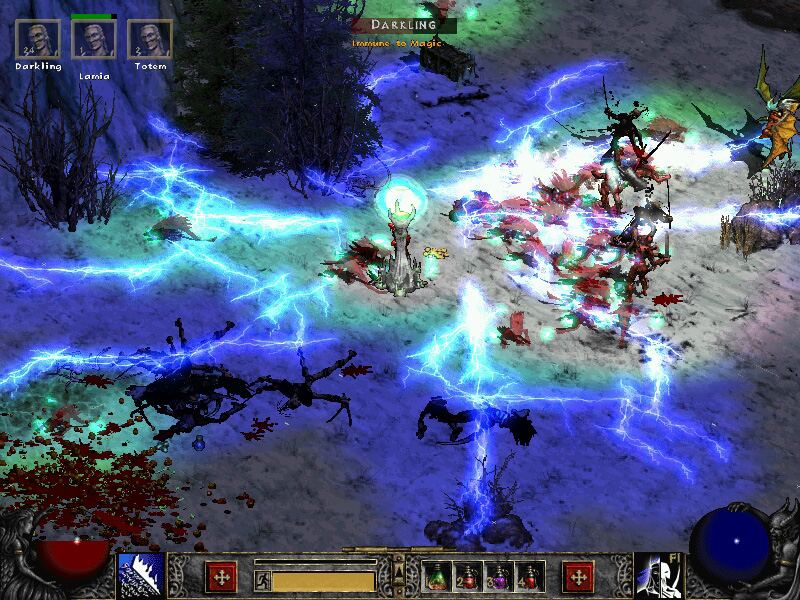Select the Totem minion portrait
800x600 pixels.
[150, 40]
